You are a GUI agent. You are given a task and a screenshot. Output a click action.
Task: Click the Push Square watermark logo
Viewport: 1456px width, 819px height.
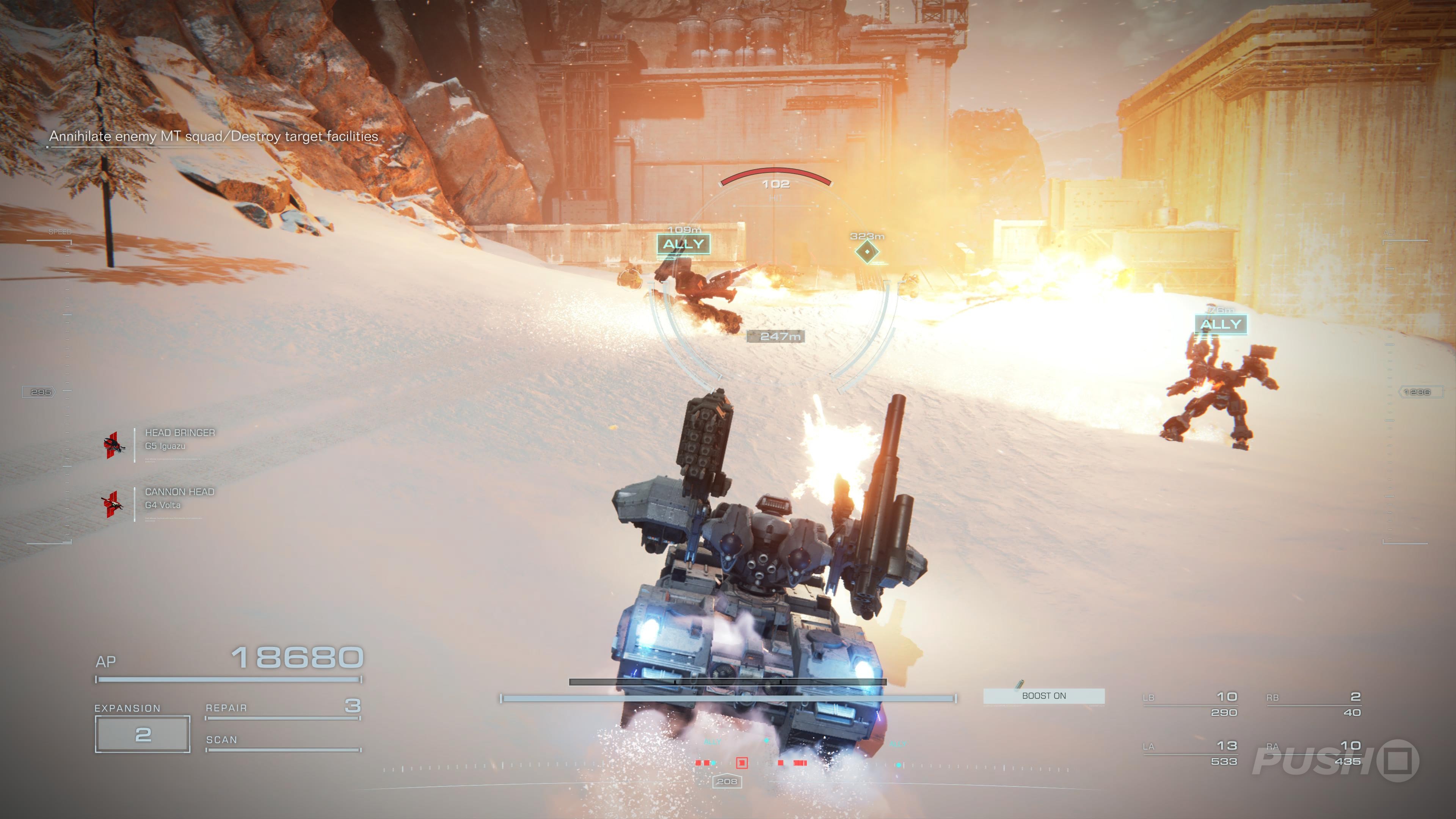click(1335, 760)
